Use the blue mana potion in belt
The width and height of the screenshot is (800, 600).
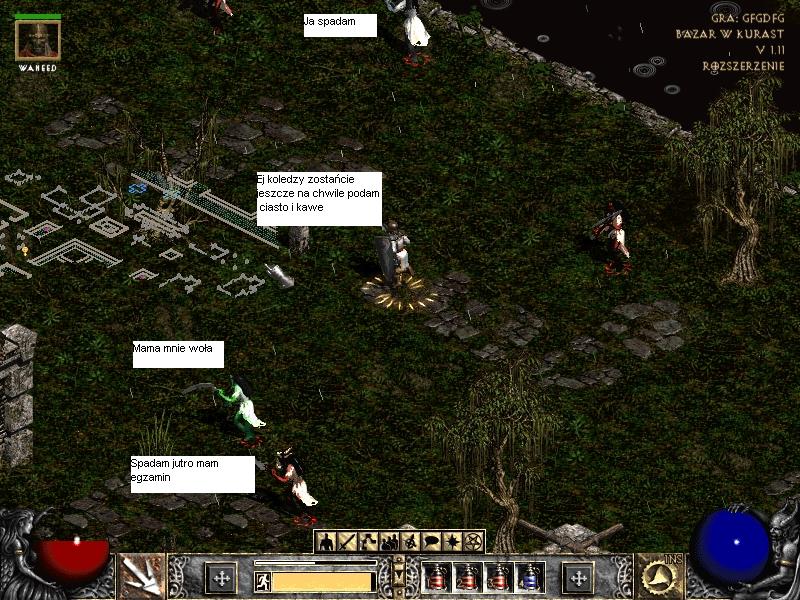529,577
